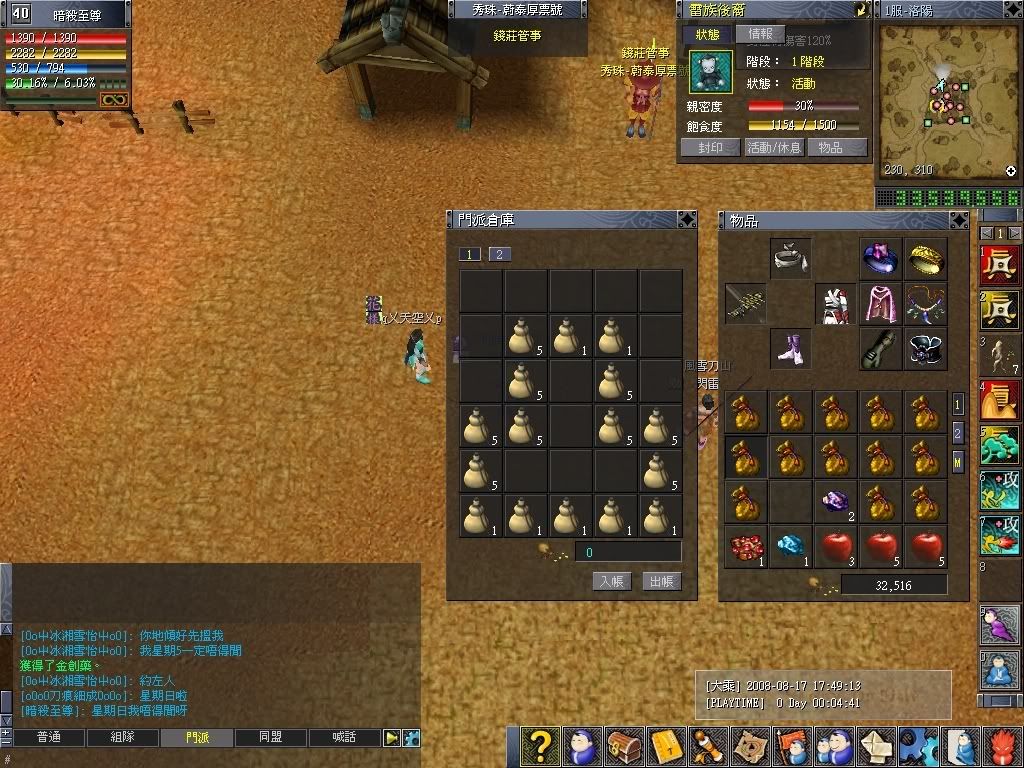The width and height of the screenshot is (1024, 768).
Task: Select the gold ring equipment slot
Action: (925, 258)
